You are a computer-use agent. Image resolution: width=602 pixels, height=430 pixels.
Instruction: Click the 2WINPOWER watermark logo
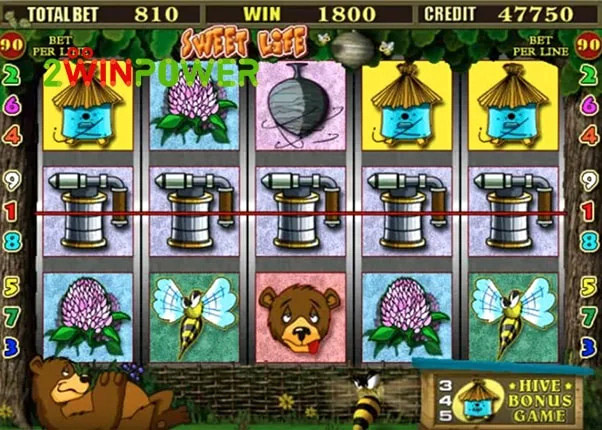coord(150,73)
